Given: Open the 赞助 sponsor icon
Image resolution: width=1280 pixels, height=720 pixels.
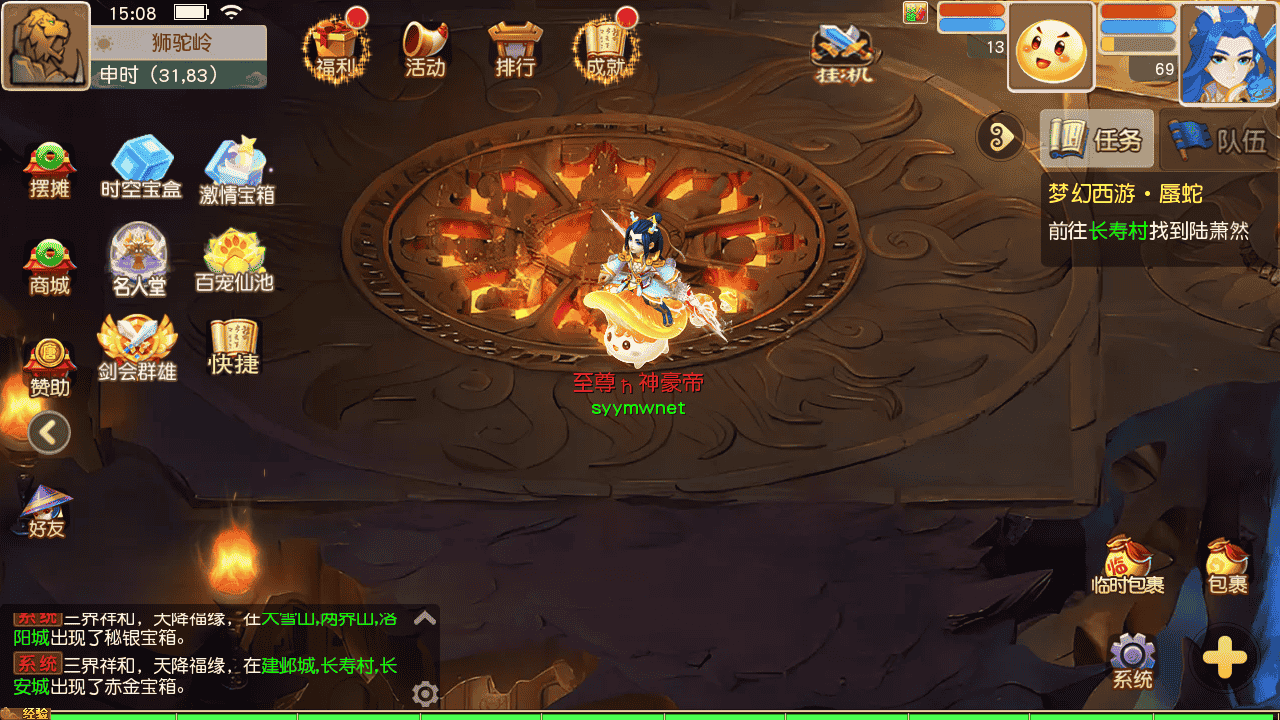Looking at the screenshot, I should (50, 365).
